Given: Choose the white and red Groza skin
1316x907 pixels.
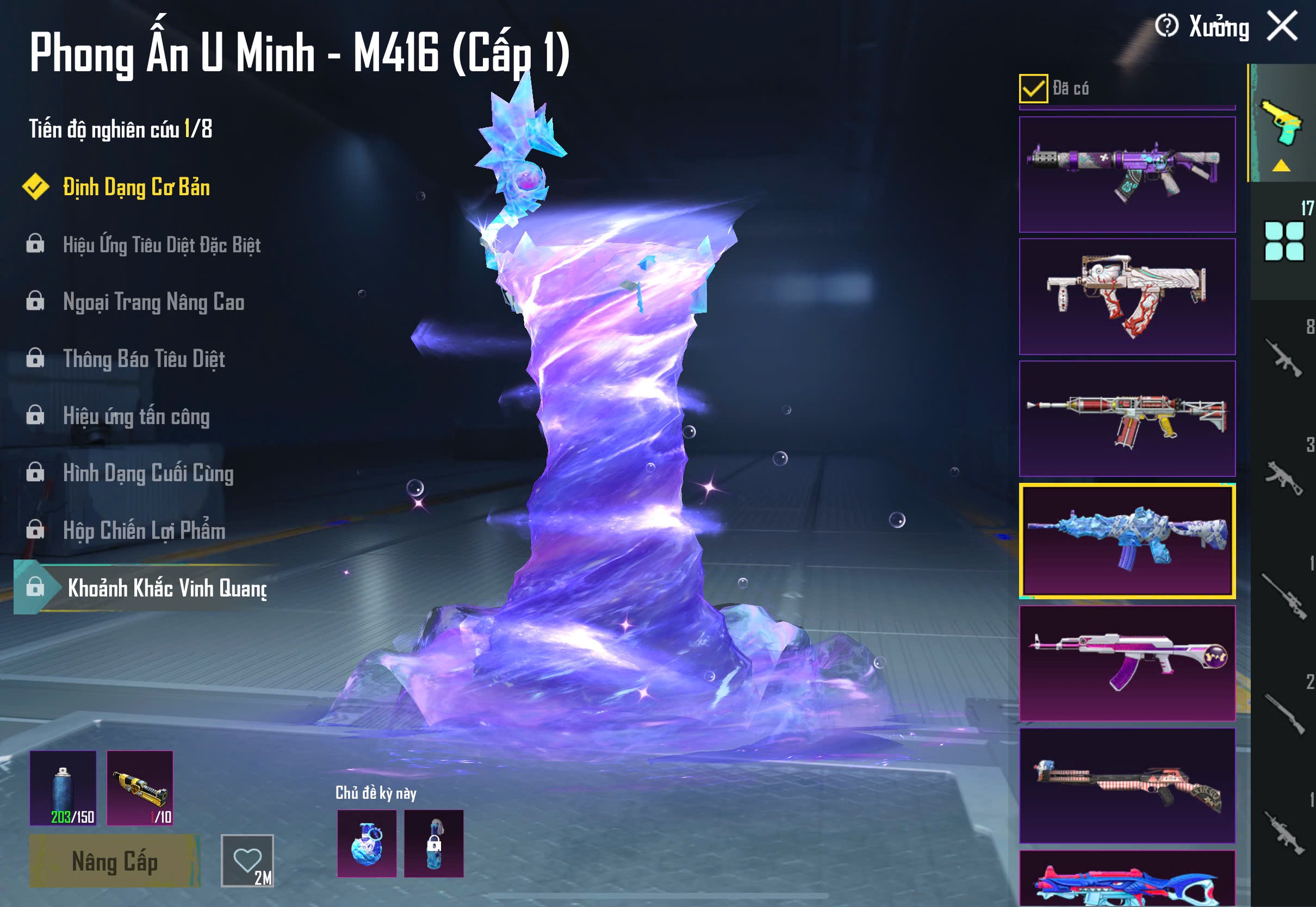Looking at the screenshot, I should click(1127, 297).
